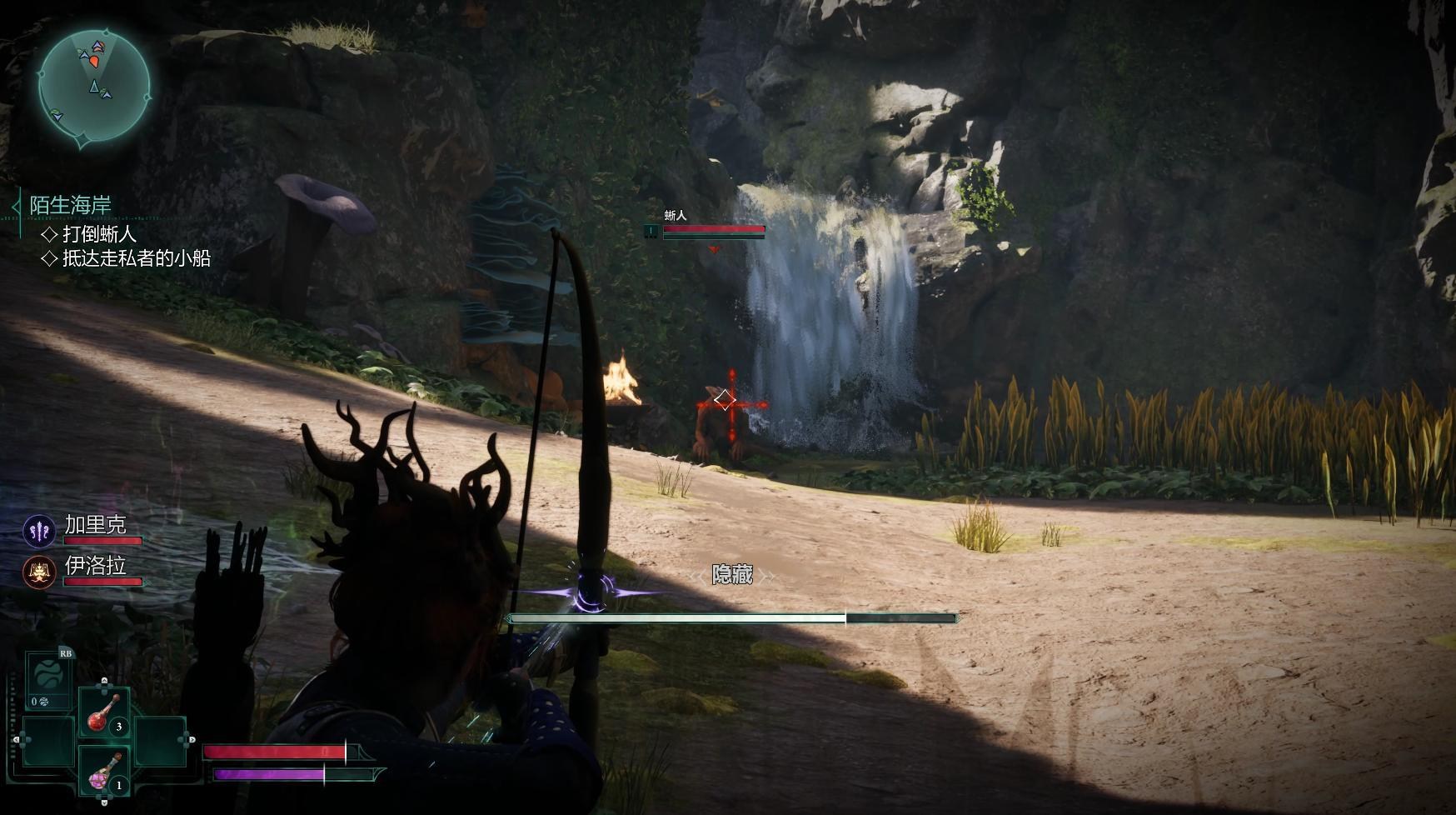Use the pink potion flask slot
Viewport: 1456px width, 815px height.
click(104, 772)
